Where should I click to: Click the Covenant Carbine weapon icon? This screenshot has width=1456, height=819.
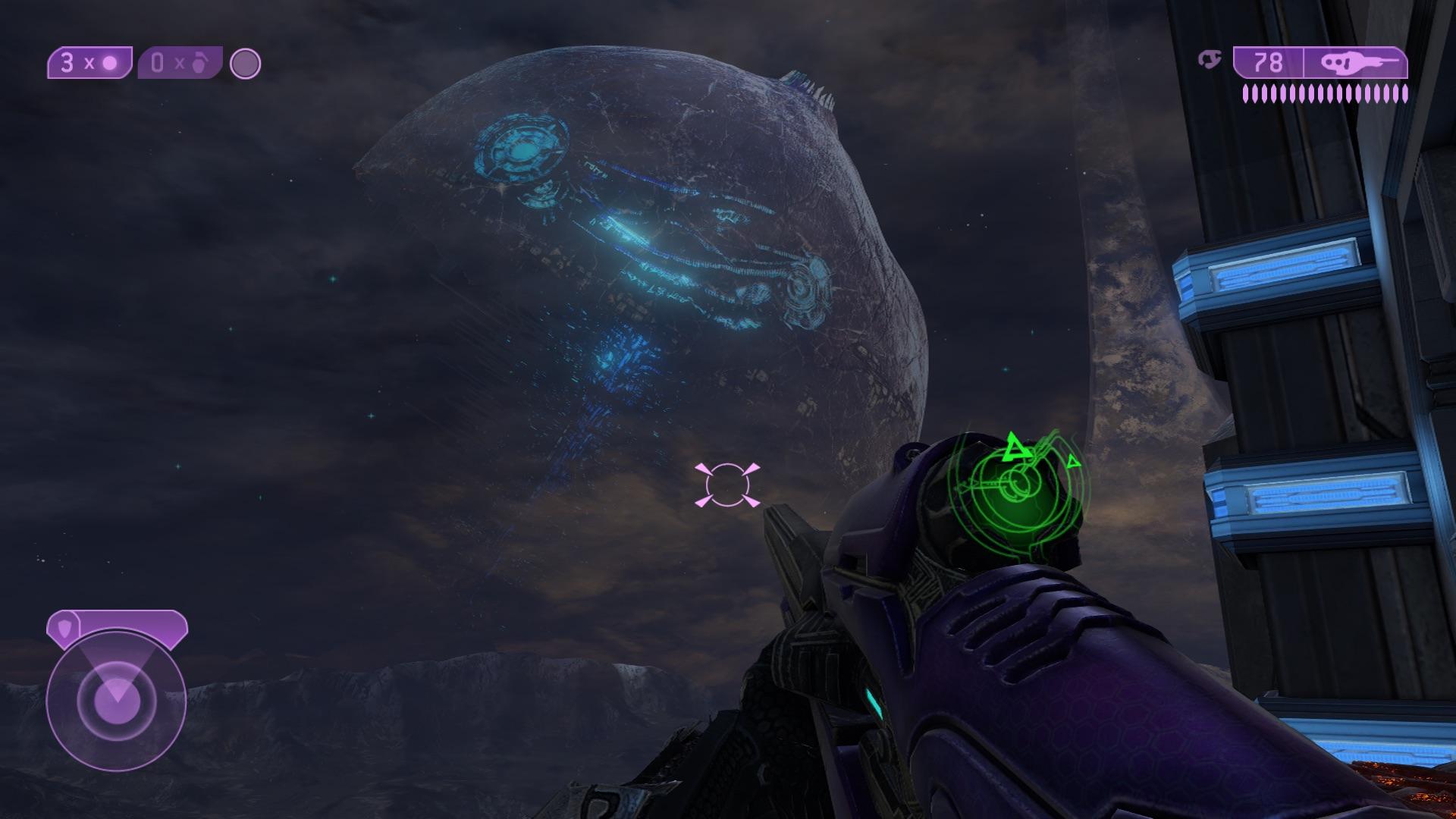coord(1356,62)
